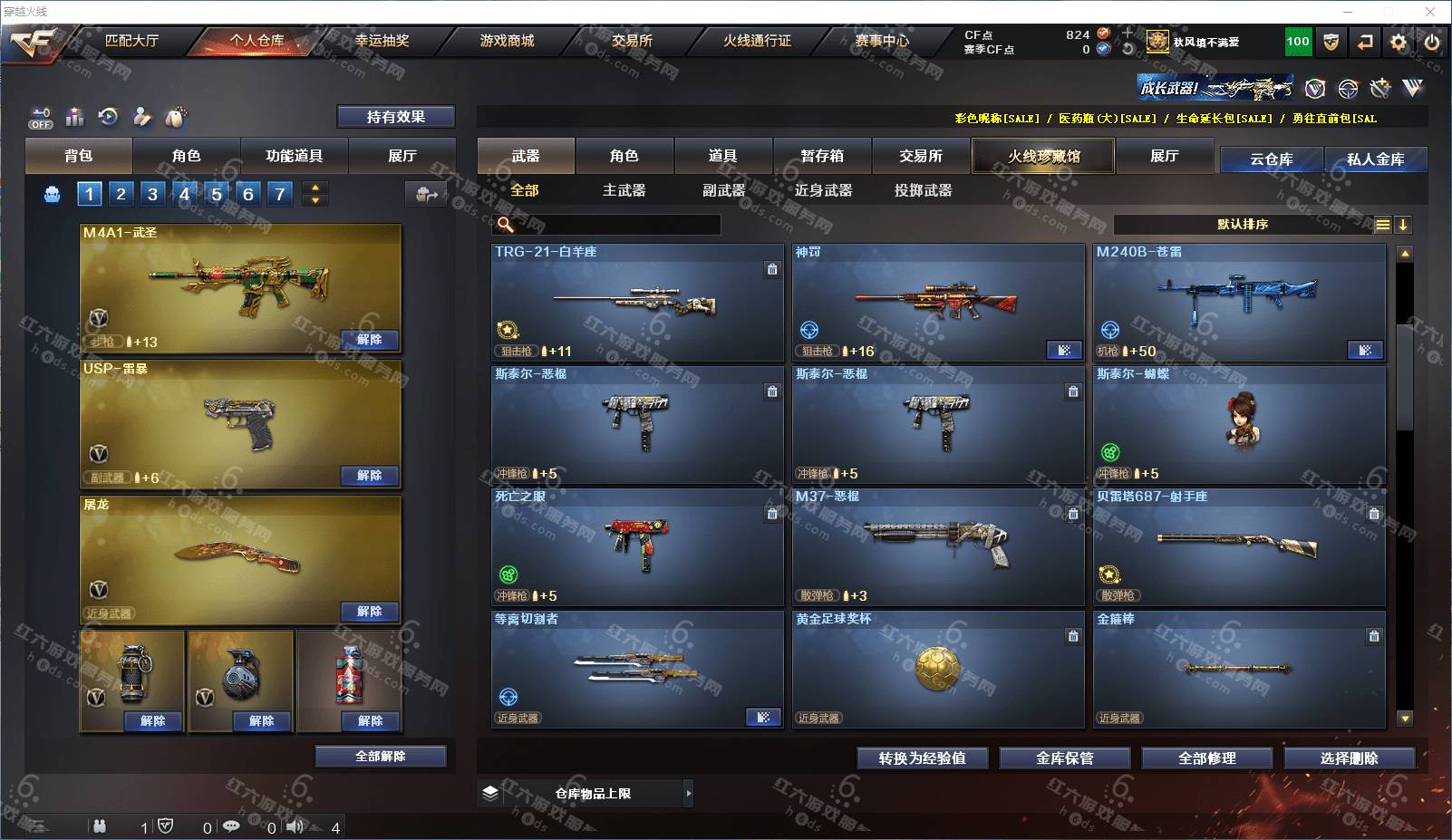
Task: Select backpack slot number 3
Action: pos(152,194)
